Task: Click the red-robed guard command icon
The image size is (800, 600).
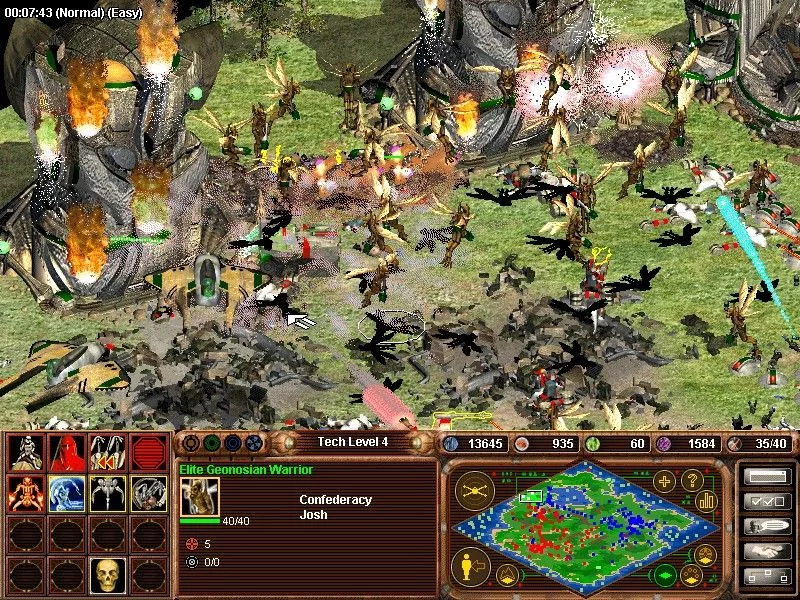Action: (66, 452)
